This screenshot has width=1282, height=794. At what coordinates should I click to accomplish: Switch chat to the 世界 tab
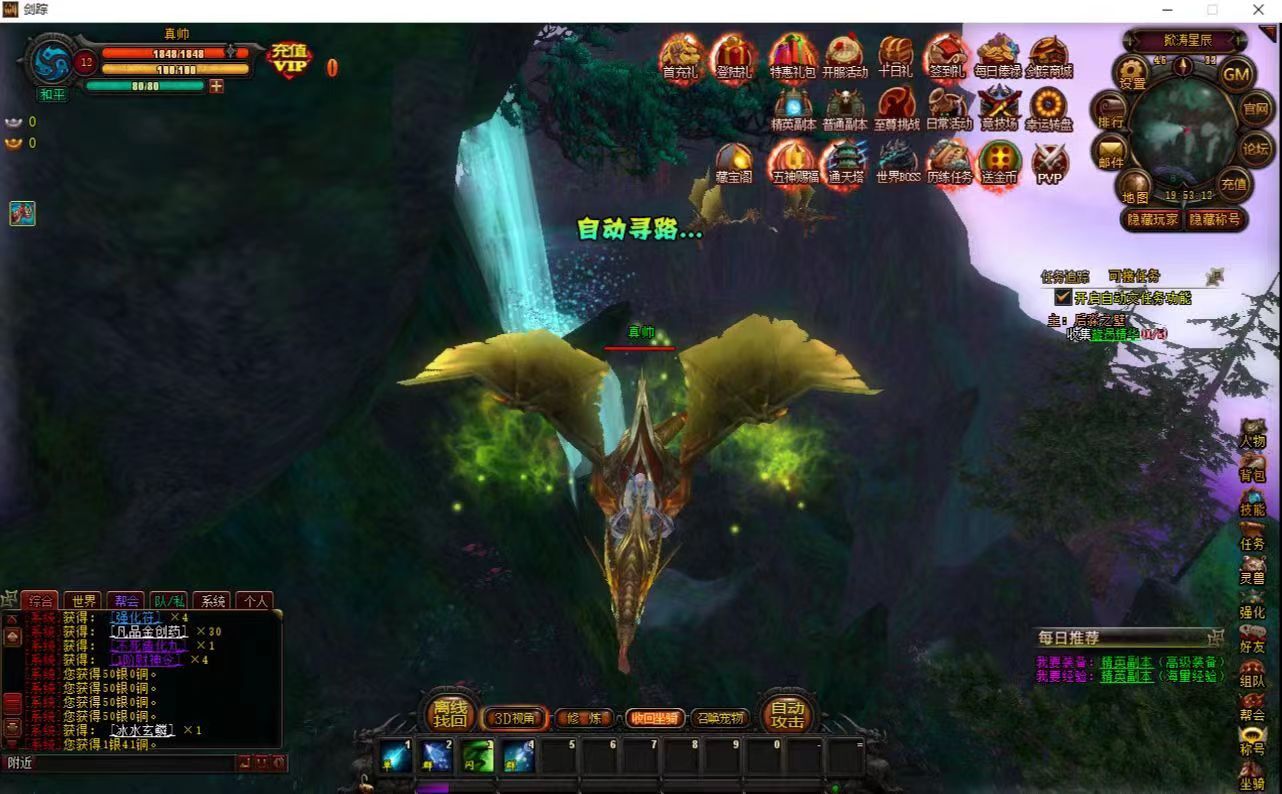point(85,601)
